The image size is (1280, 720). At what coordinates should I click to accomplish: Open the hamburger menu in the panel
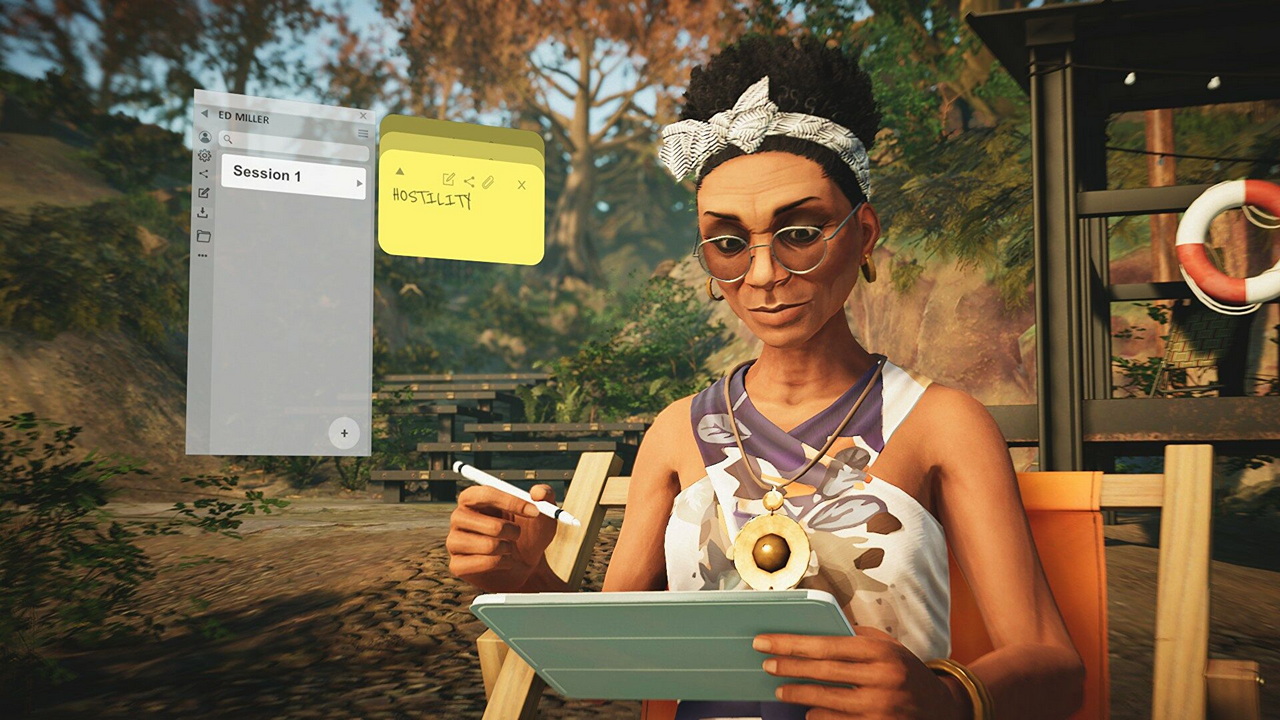pyautogui.click(x=363, y=133)
